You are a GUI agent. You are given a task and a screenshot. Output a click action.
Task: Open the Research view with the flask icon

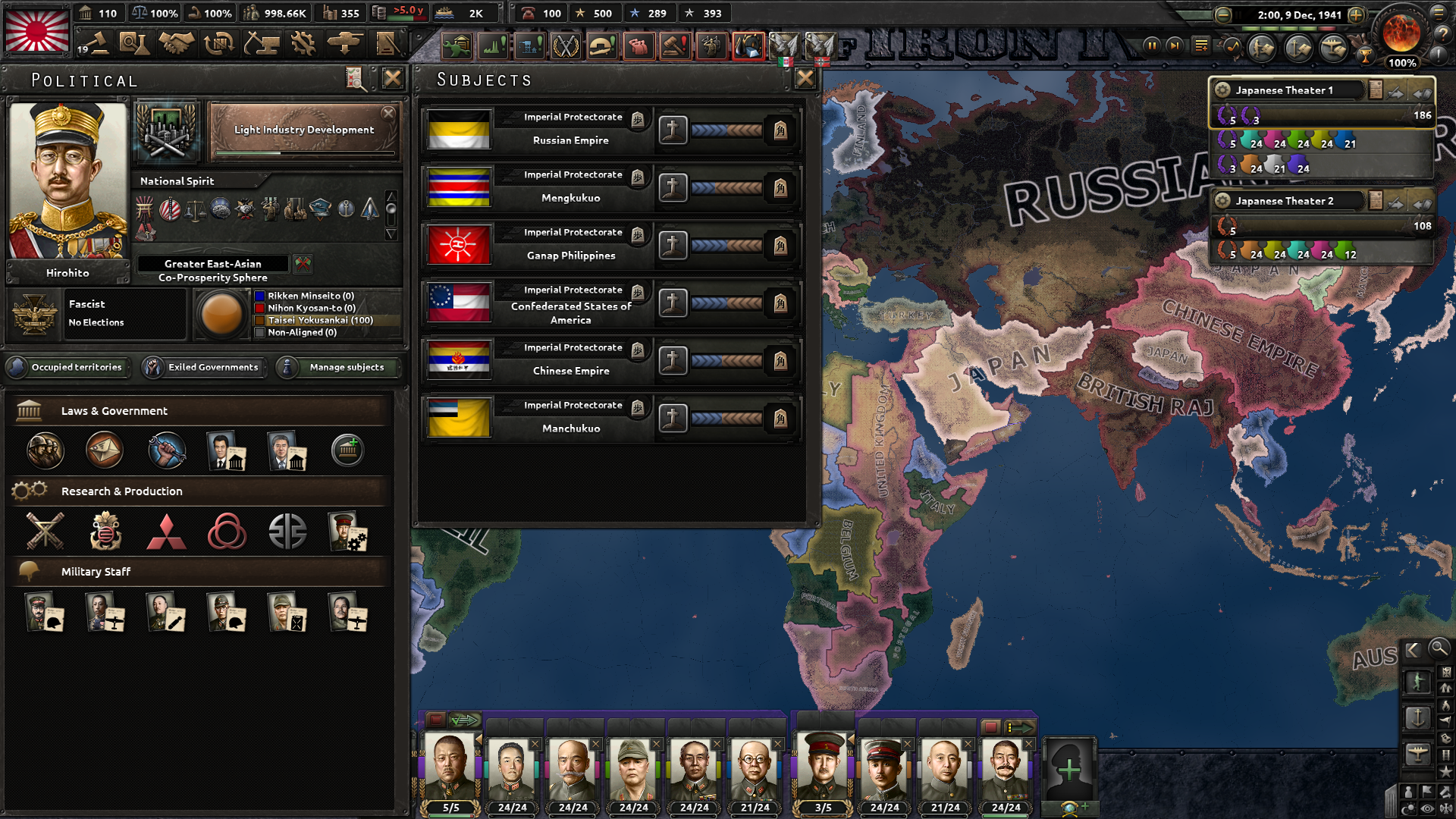pyautogui.click(x=136, y=43)
